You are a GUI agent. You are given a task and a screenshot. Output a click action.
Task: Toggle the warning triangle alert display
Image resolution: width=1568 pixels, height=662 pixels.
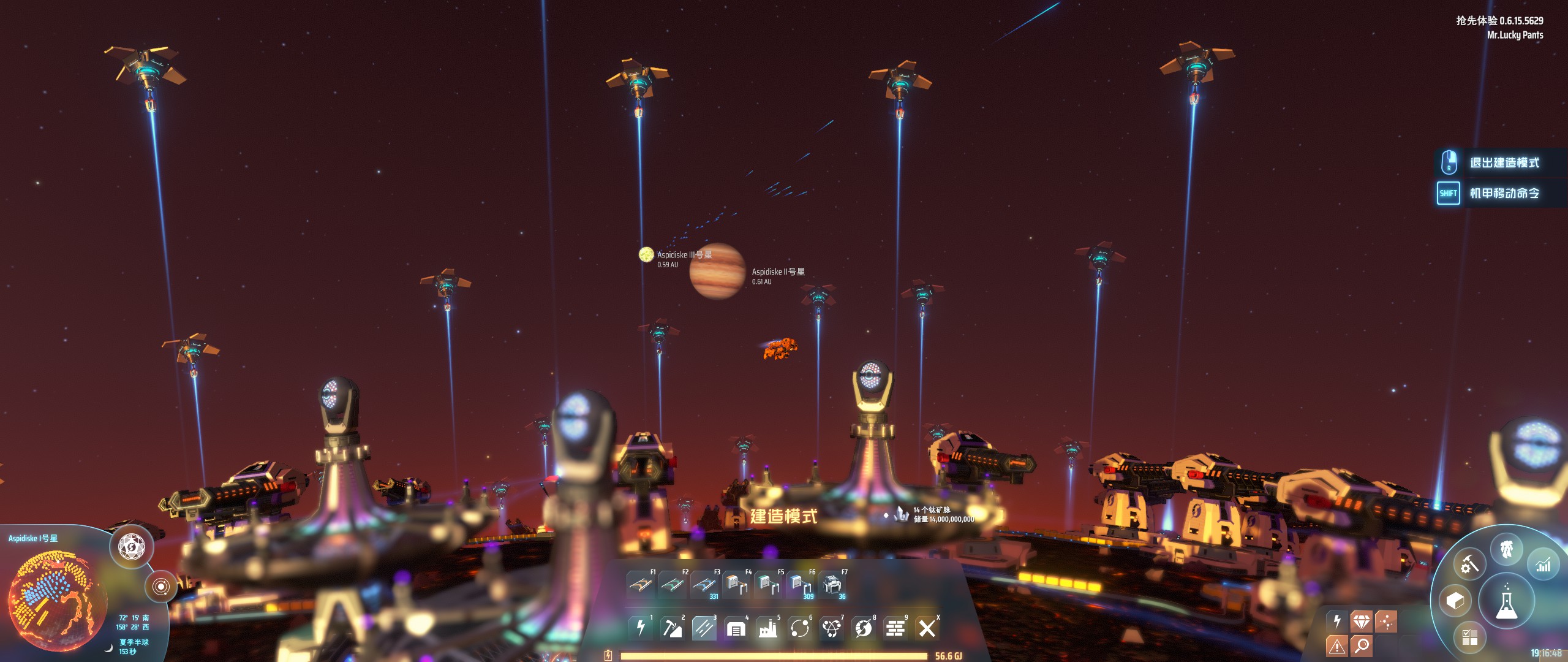(1336, 645)
